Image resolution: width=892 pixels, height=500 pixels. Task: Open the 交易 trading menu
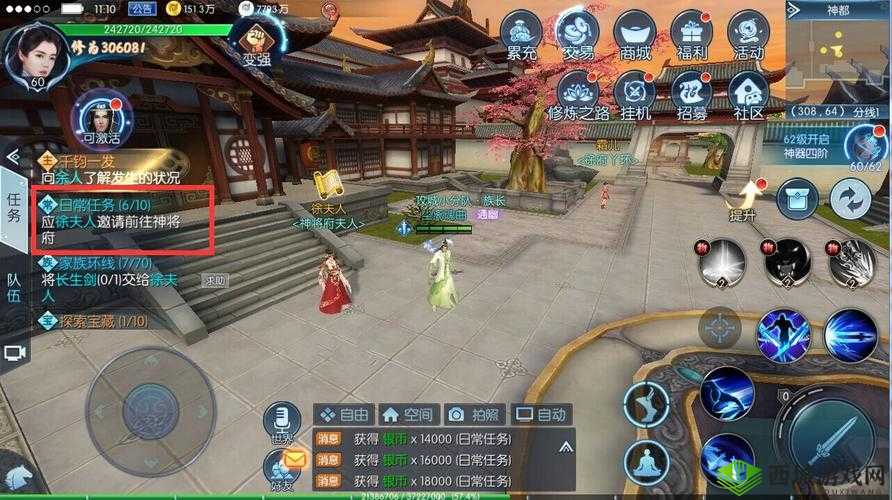[577, 35]
